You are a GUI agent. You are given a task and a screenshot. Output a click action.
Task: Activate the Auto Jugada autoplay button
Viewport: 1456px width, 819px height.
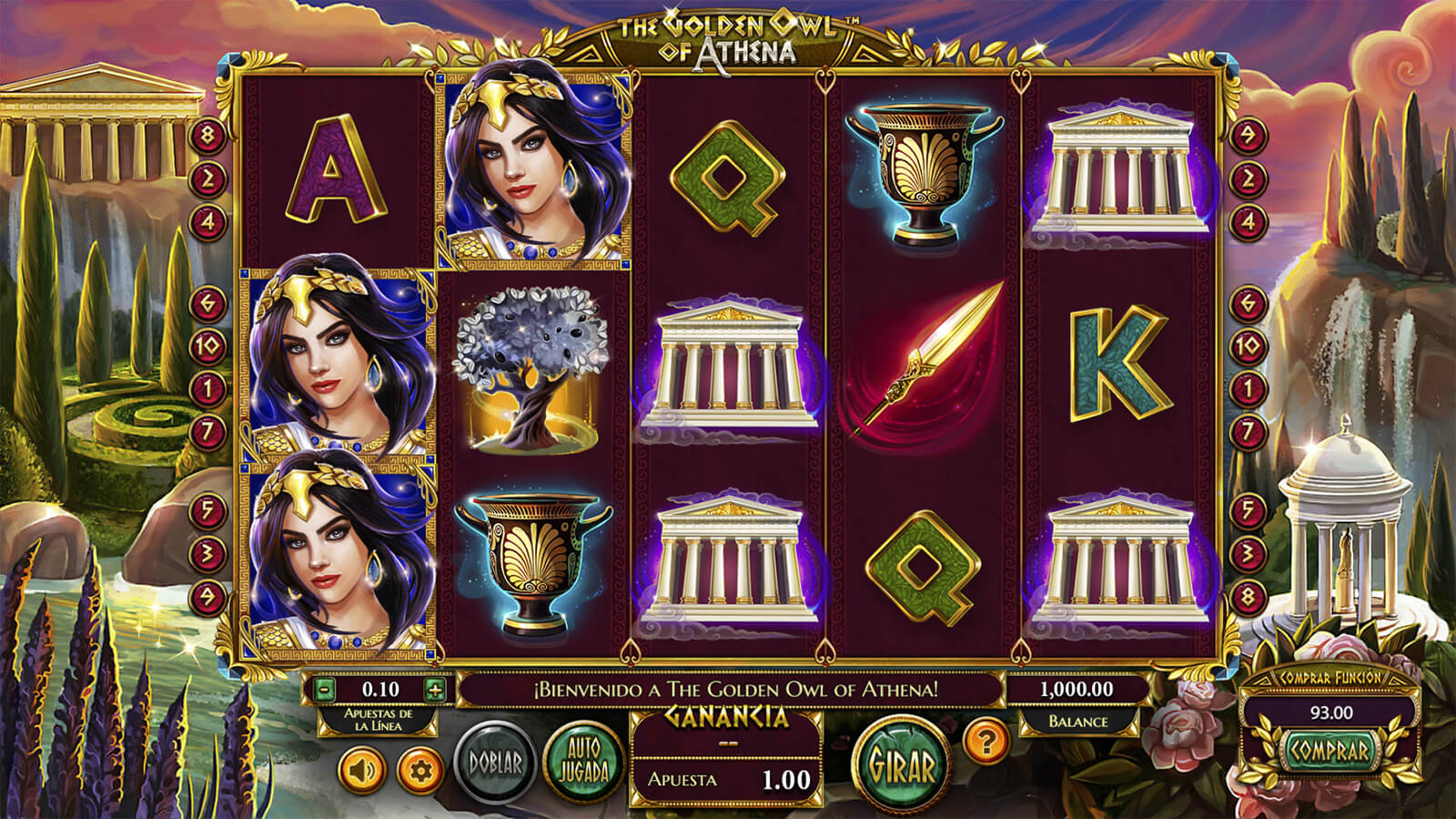tap(583, 763)
